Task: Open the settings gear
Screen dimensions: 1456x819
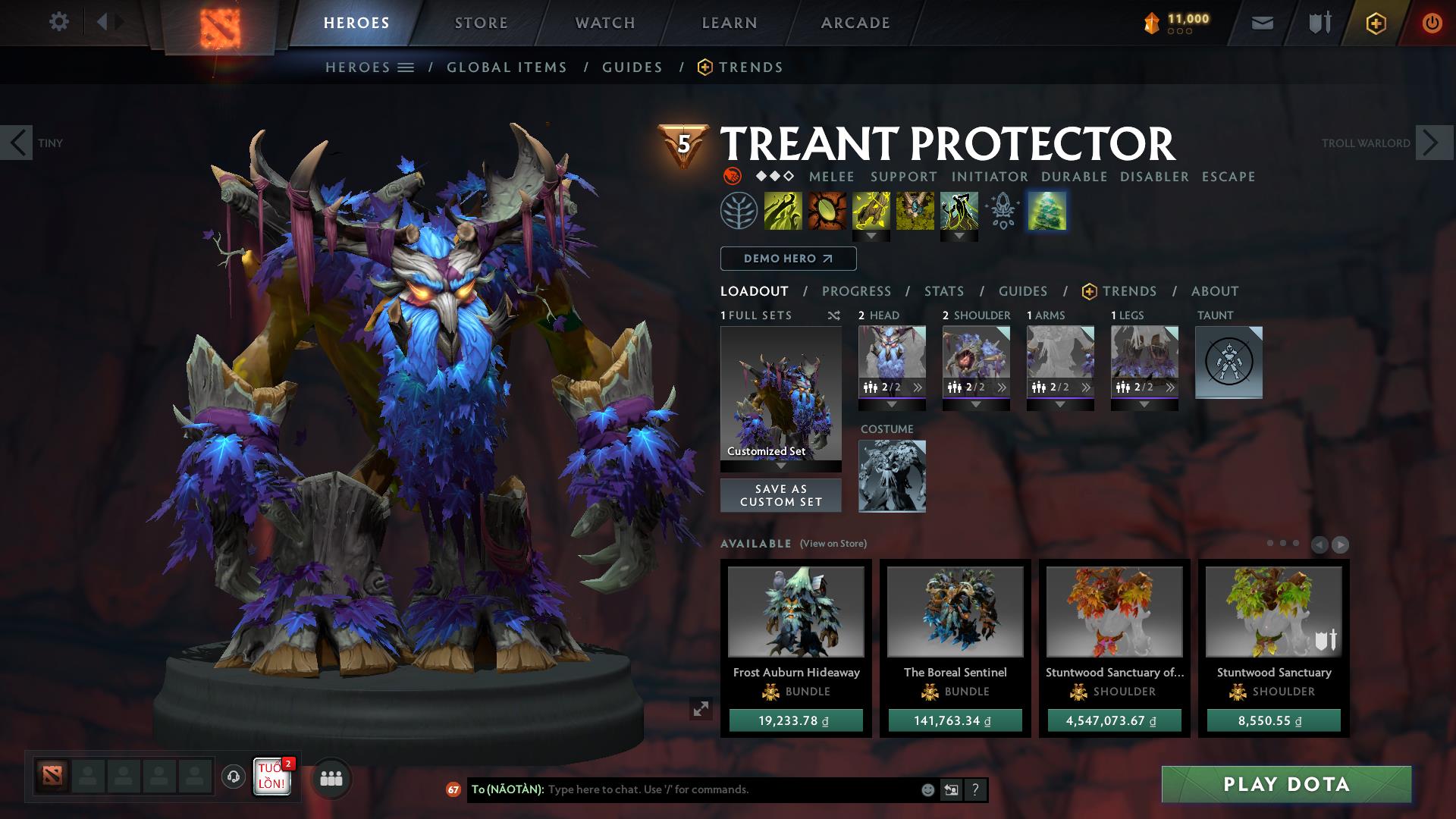Action: click(x=59, y=22)
